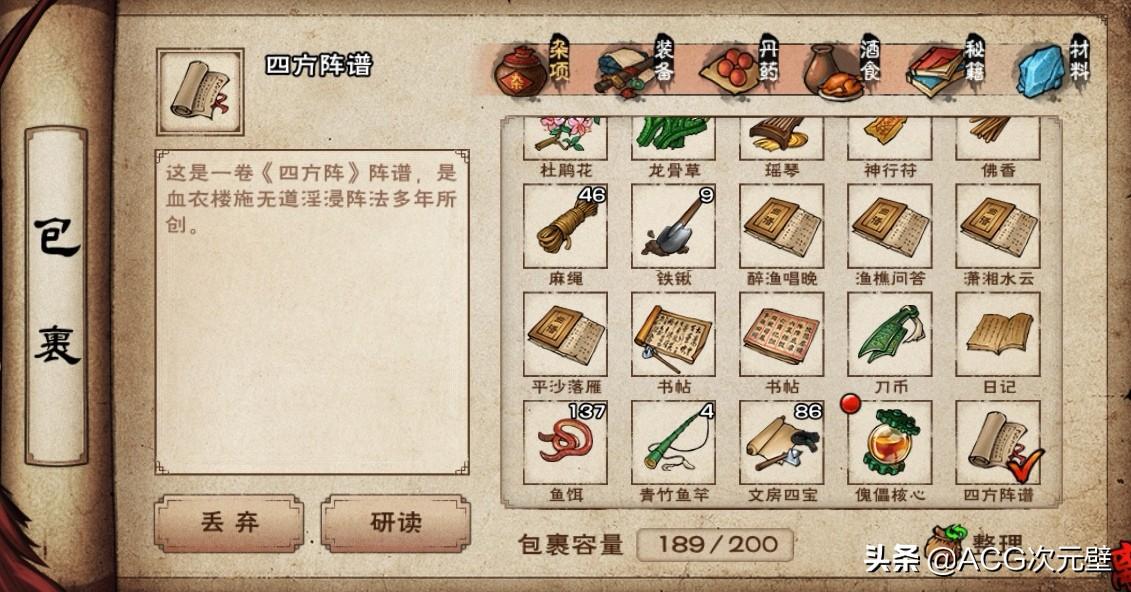Study the scroll with 研读 button

pyautogui.click(x=395, y=524)
